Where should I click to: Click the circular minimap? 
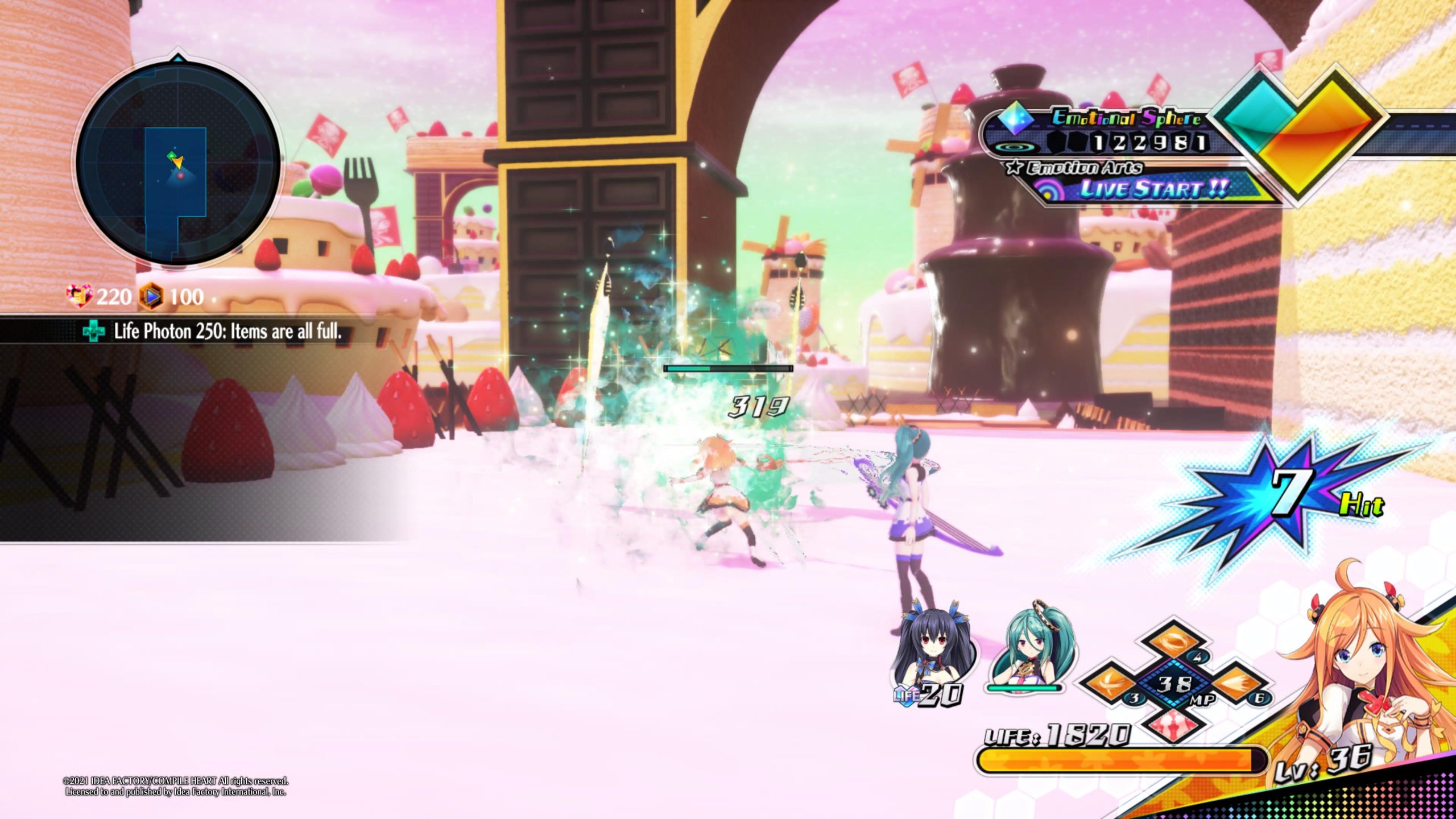coord(177,163)
